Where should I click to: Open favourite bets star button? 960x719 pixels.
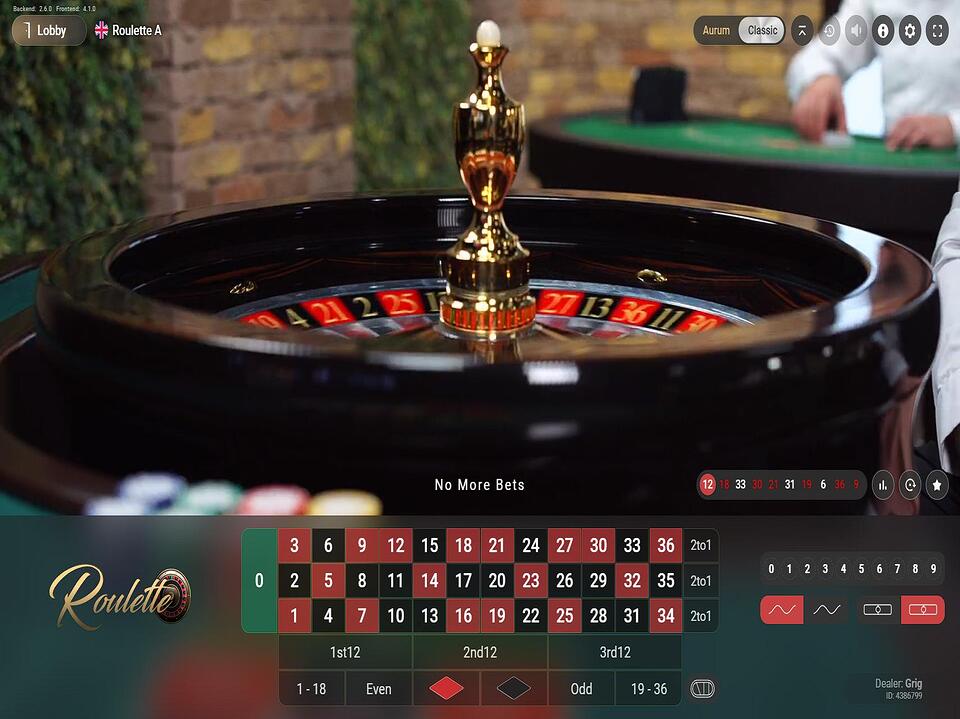pyautogui.click(x=937, y=485)
